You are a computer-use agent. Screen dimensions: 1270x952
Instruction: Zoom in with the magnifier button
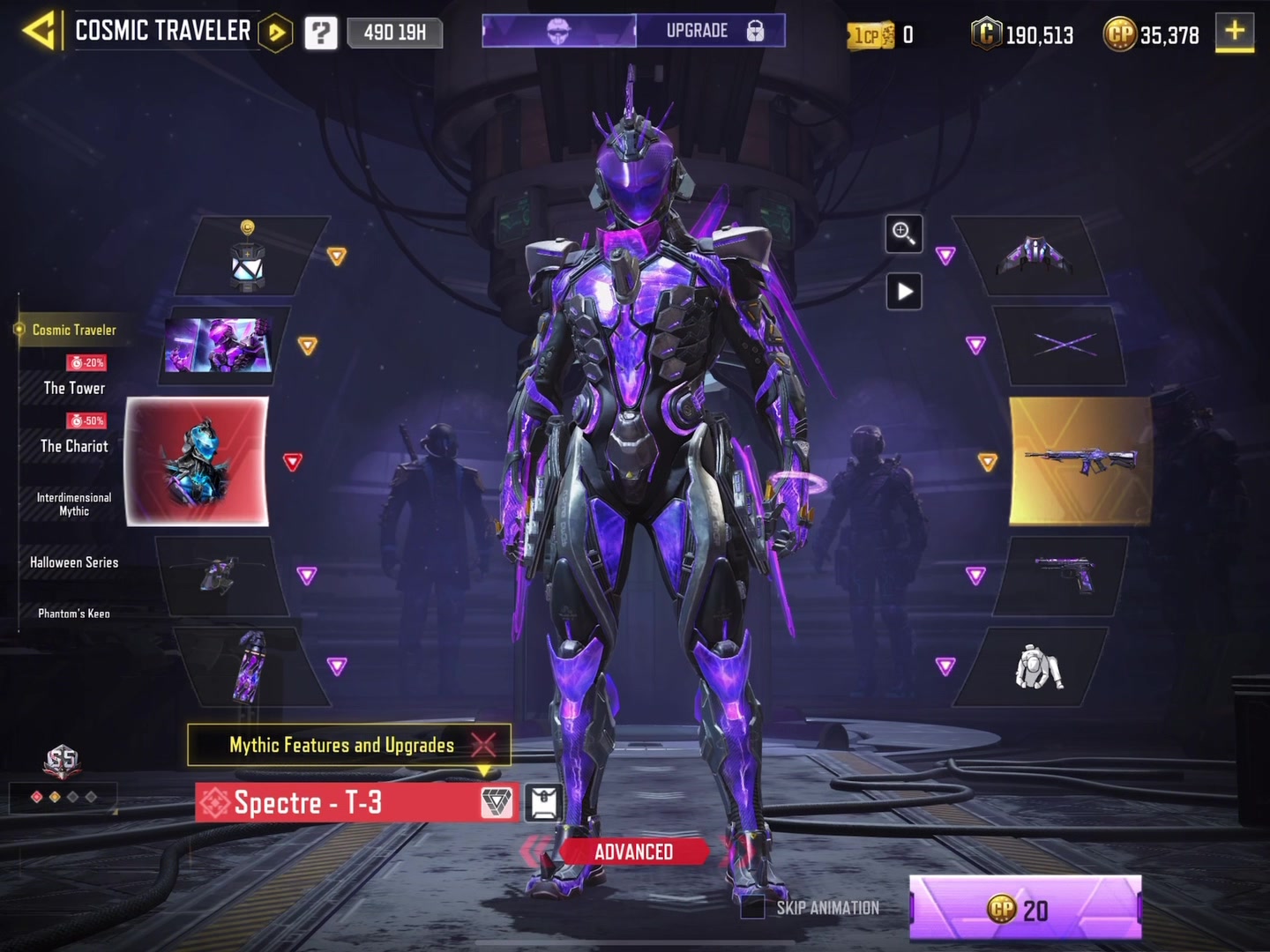(903, 234)
